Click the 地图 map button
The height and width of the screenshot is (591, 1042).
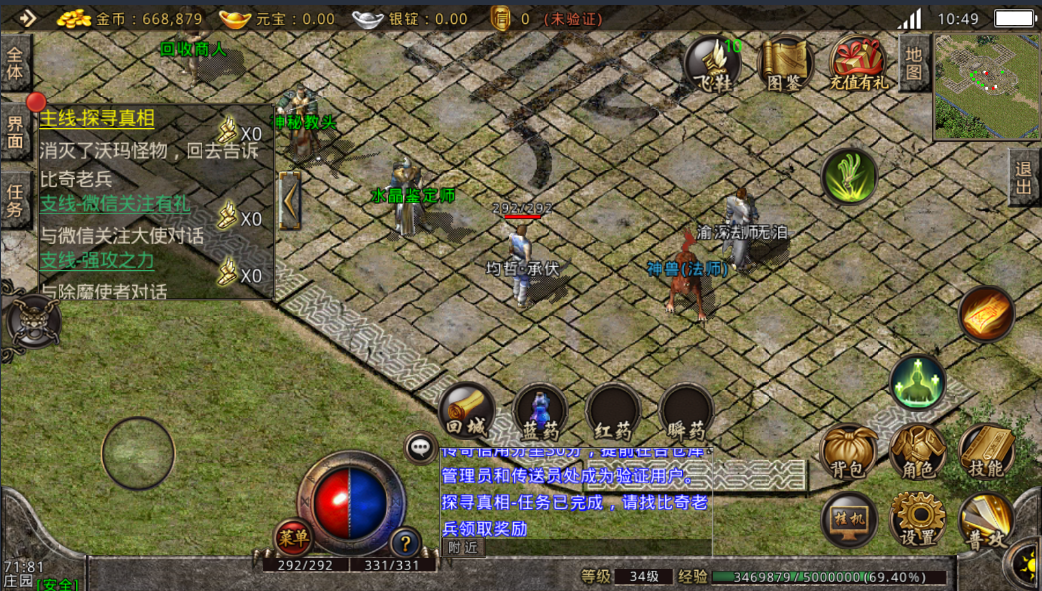[913, 62]
